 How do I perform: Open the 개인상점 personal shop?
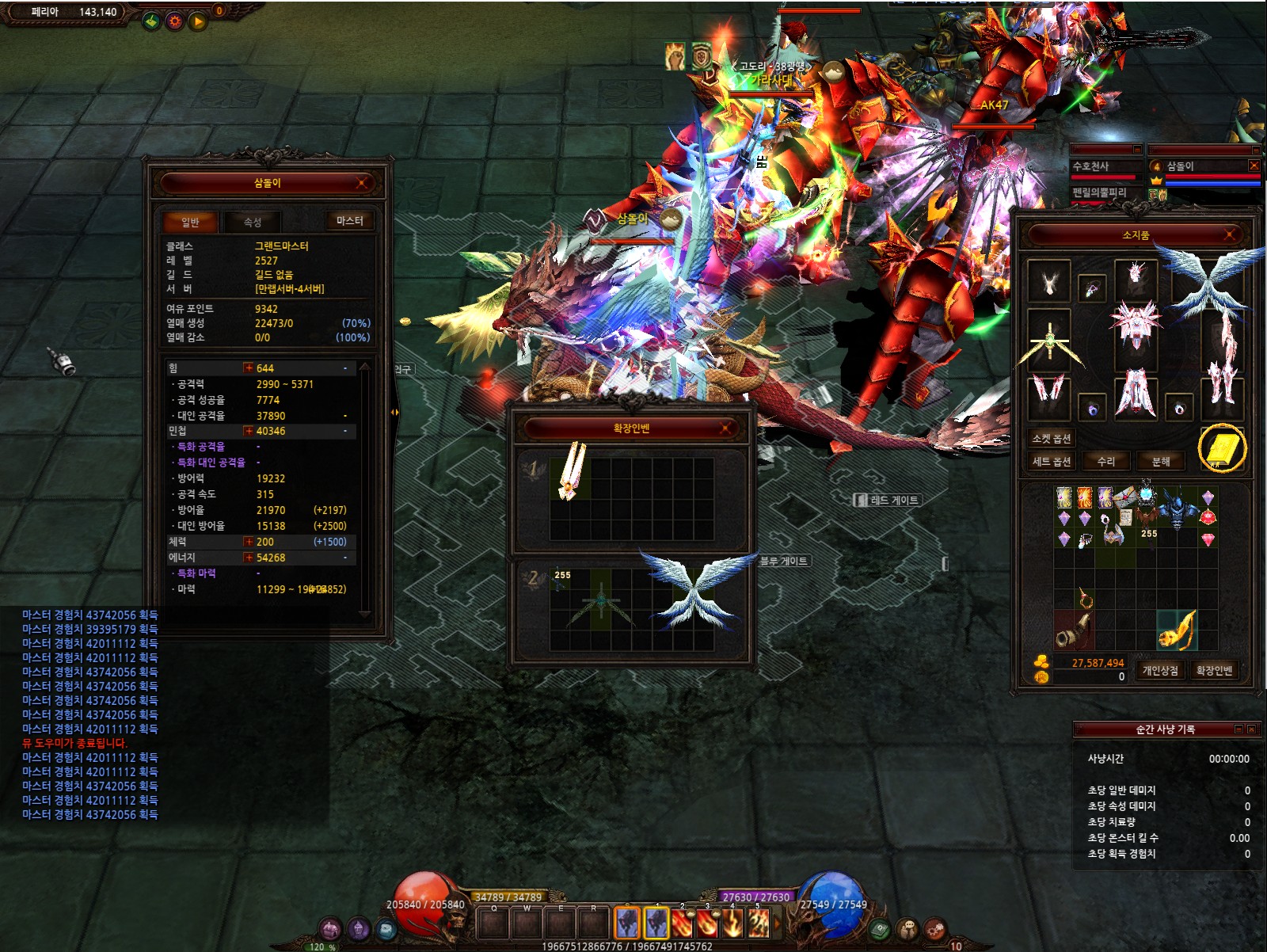pyautogui.click(x=1160, y=671)
